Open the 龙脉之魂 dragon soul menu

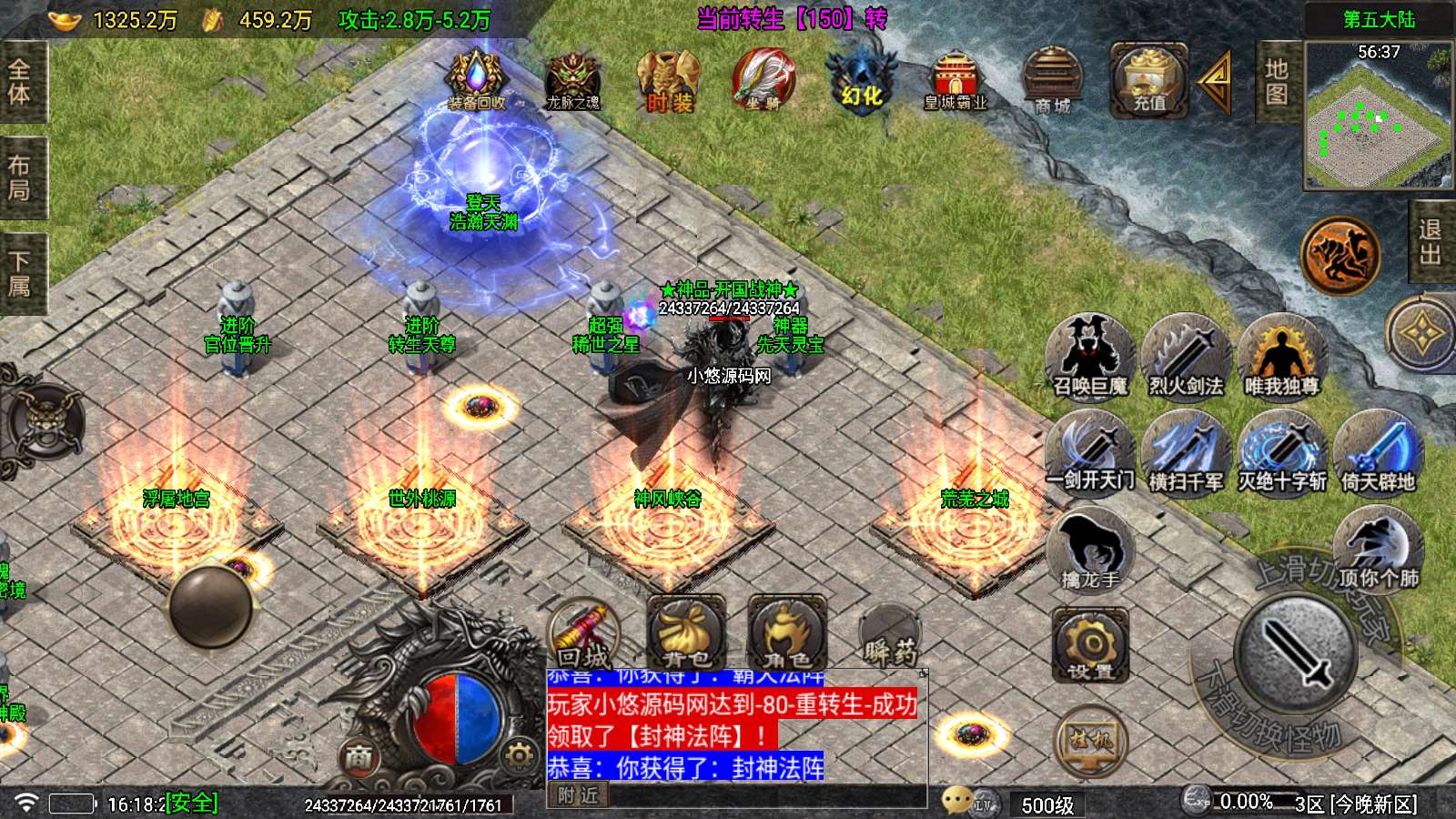coord(572,80)
